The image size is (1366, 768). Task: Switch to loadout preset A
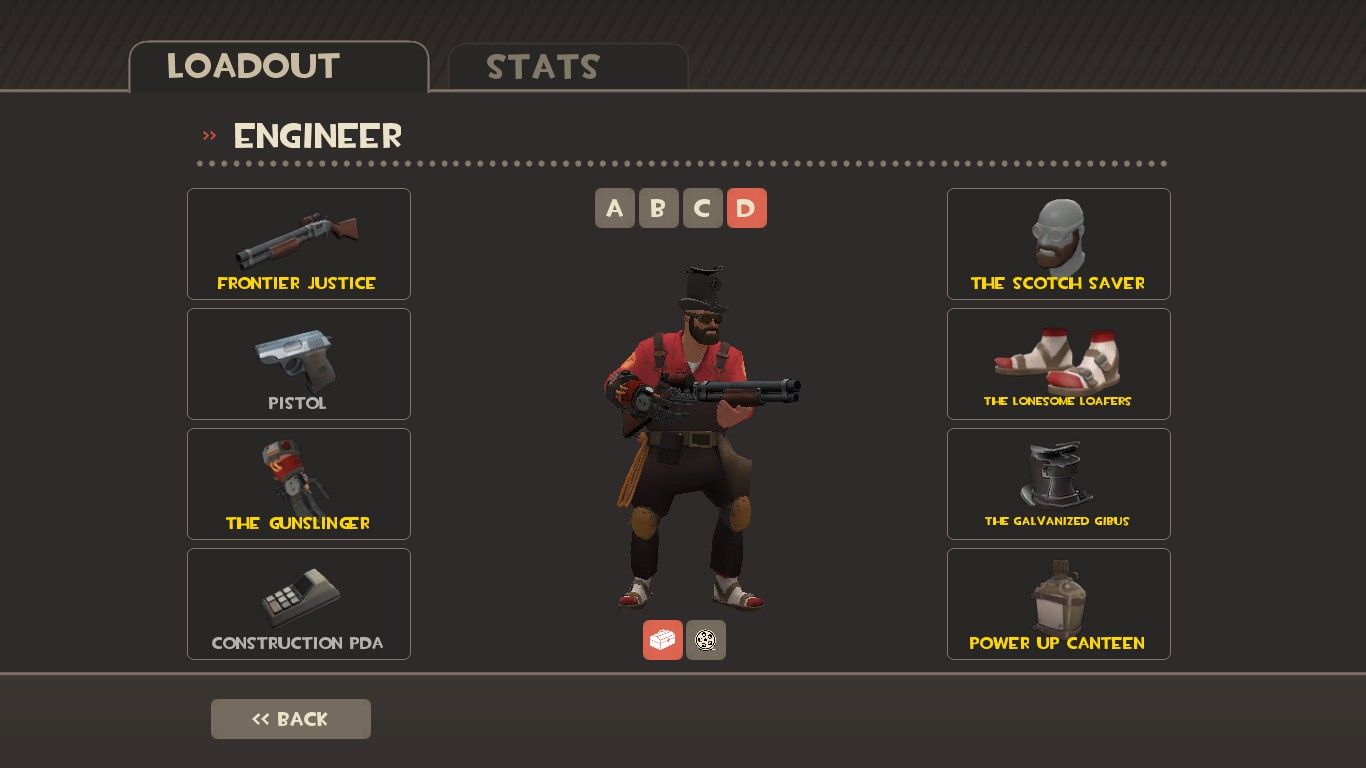coord(615,208)
